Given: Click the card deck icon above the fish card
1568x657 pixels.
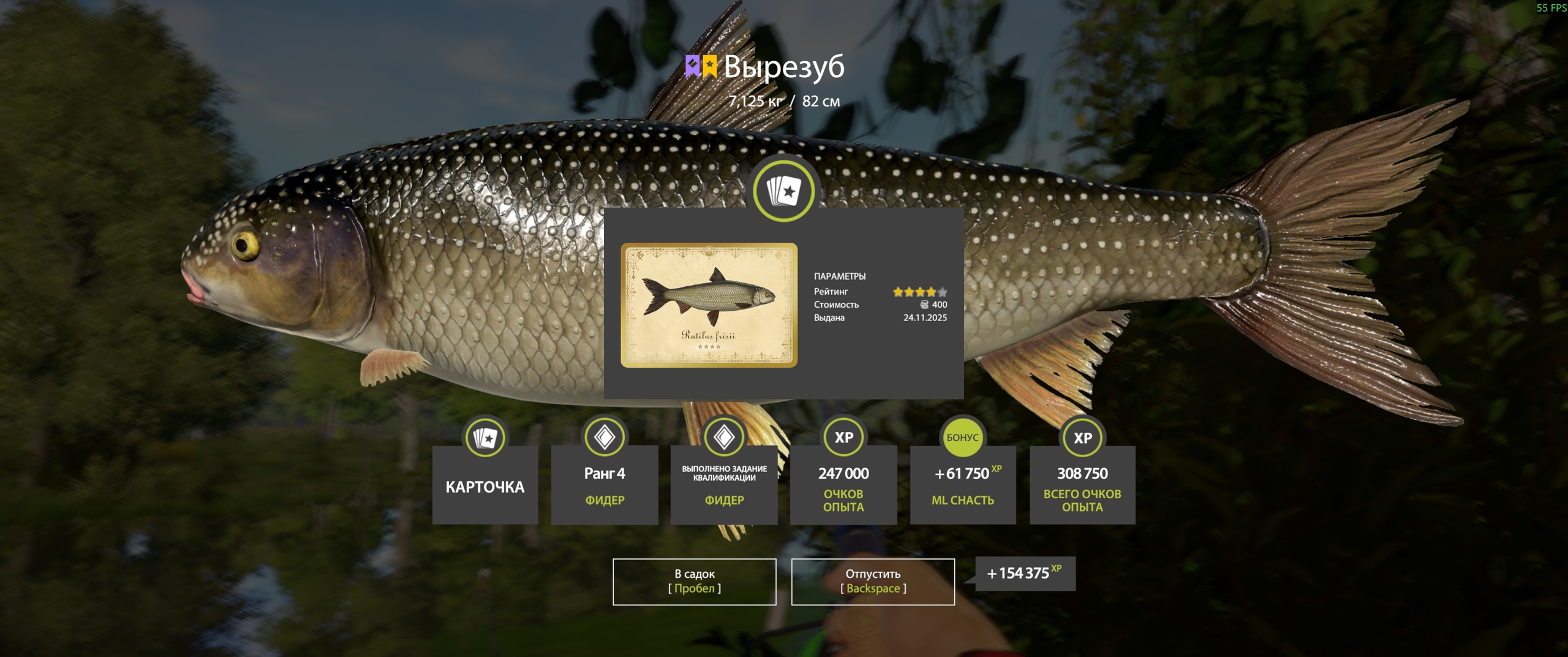Looking at the screenshot, I should tap(784, 191).
